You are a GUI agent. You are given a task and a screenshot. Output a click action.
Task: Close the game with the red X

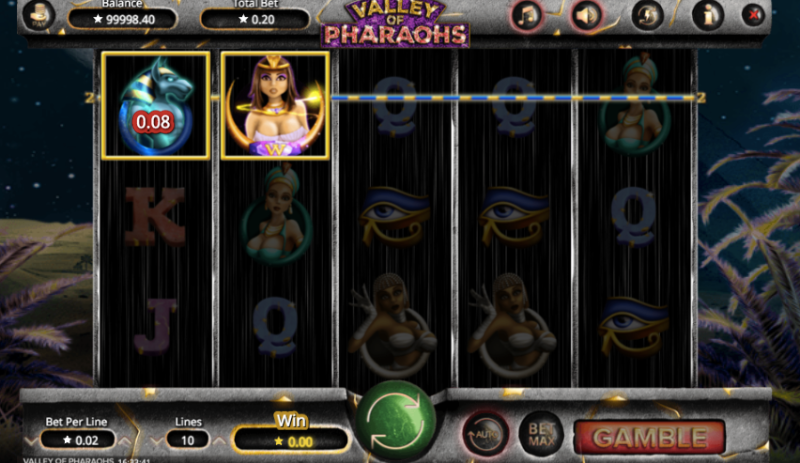tap(754, 15)
